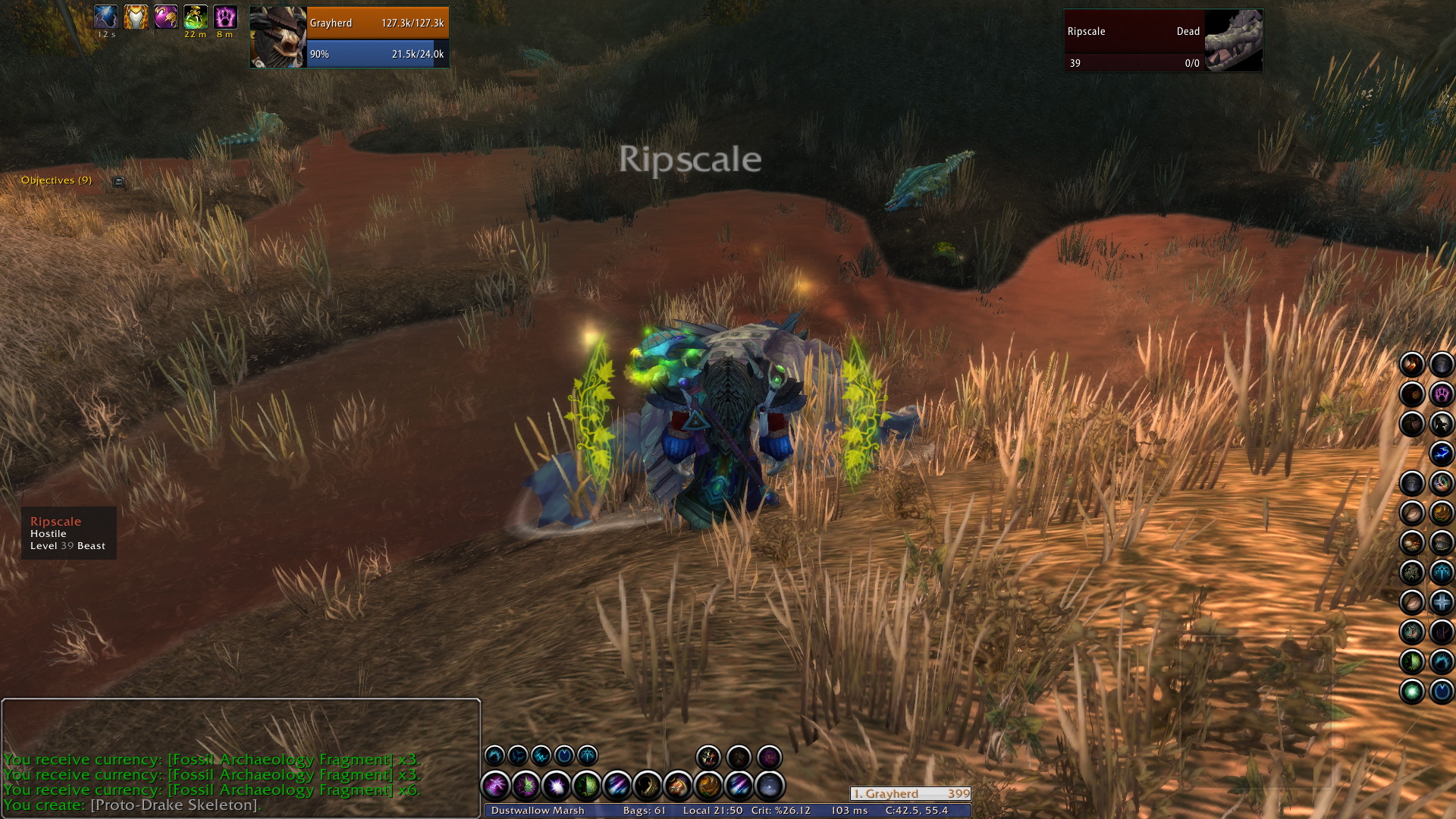Click the Local 21:50 clock display
The image size is (1456, 819).
click(712, 811)
